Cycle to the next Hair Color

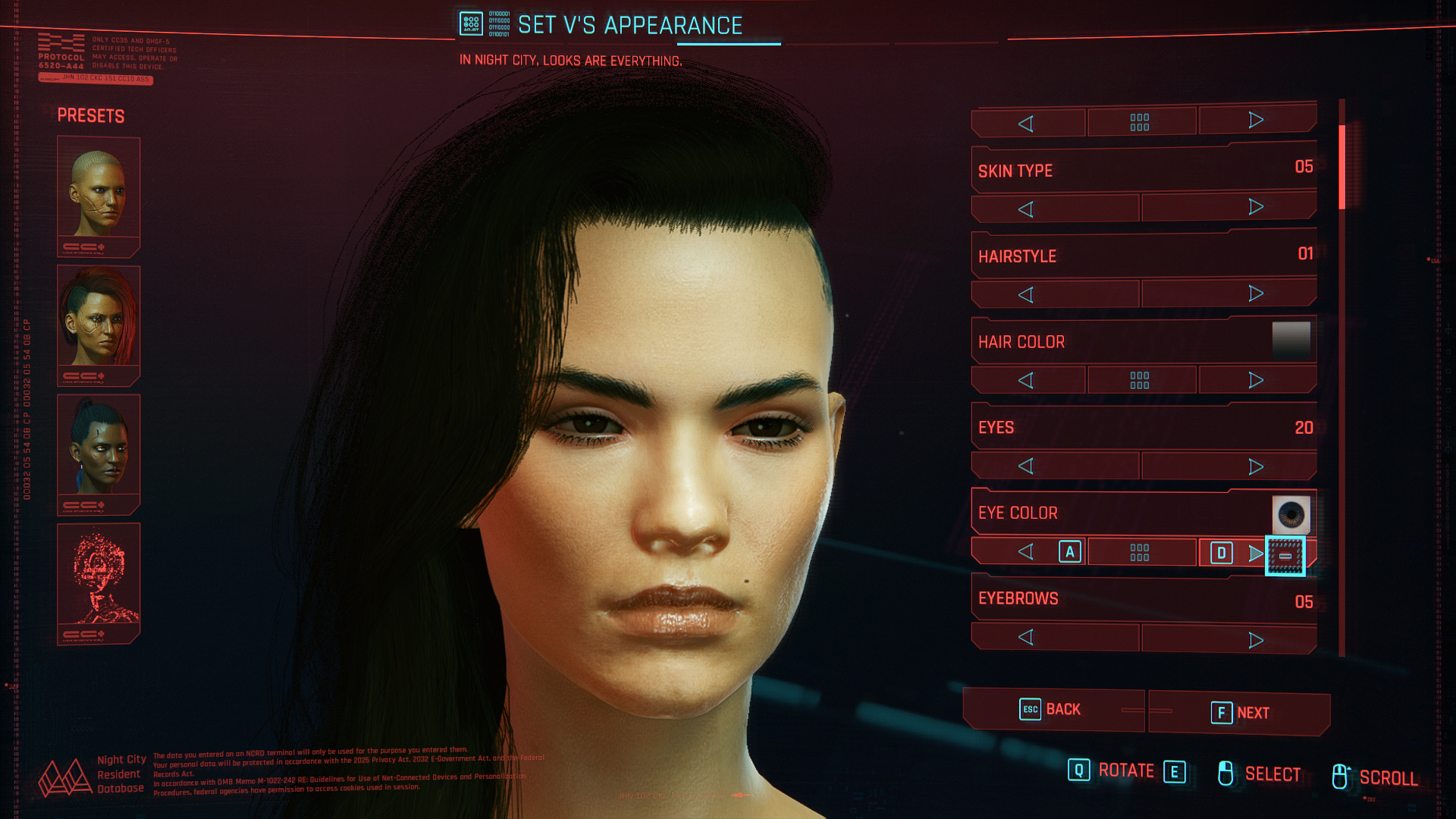[x=1256, y=380]
